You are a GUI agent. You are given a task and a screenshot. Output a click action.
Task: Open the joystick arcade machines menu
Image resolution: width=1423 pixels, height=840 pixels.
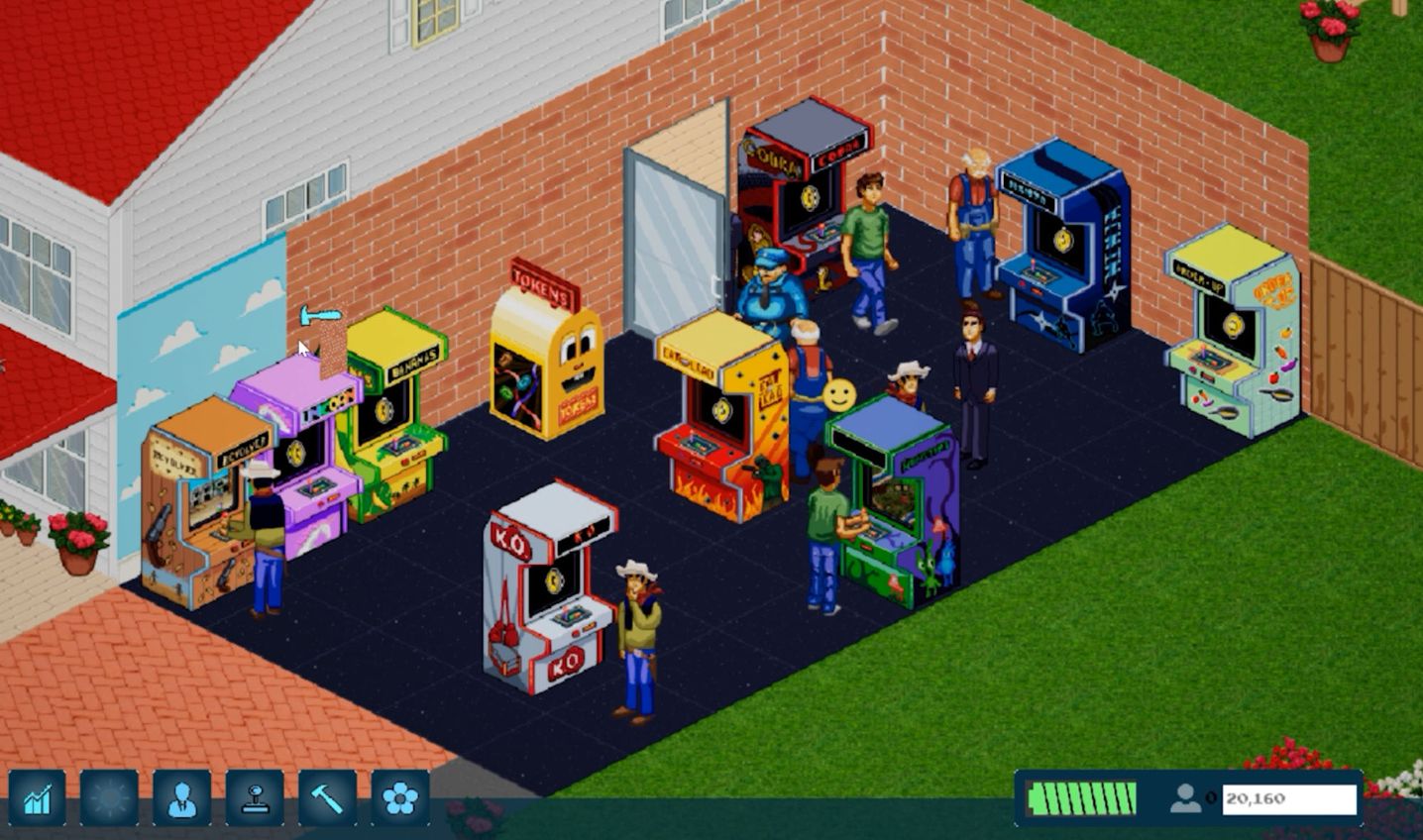click(x=255, y=797)
